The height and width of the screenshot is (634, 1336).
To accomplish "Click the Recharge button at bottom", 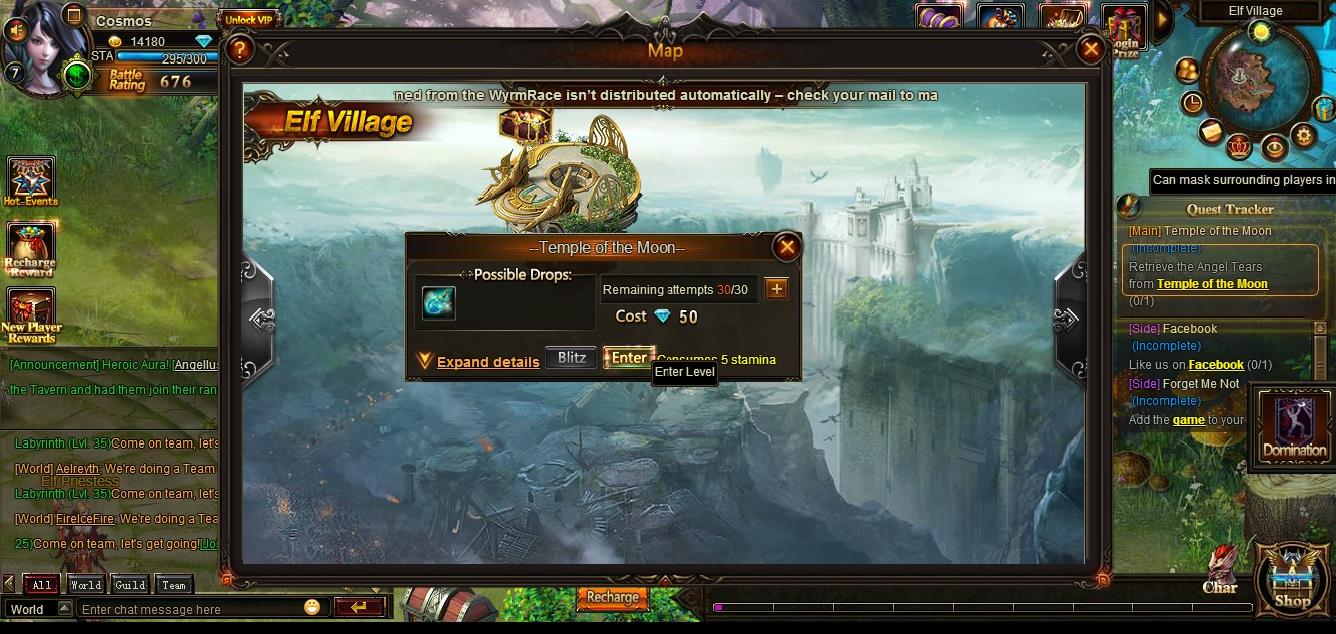I will pos(612,597).
